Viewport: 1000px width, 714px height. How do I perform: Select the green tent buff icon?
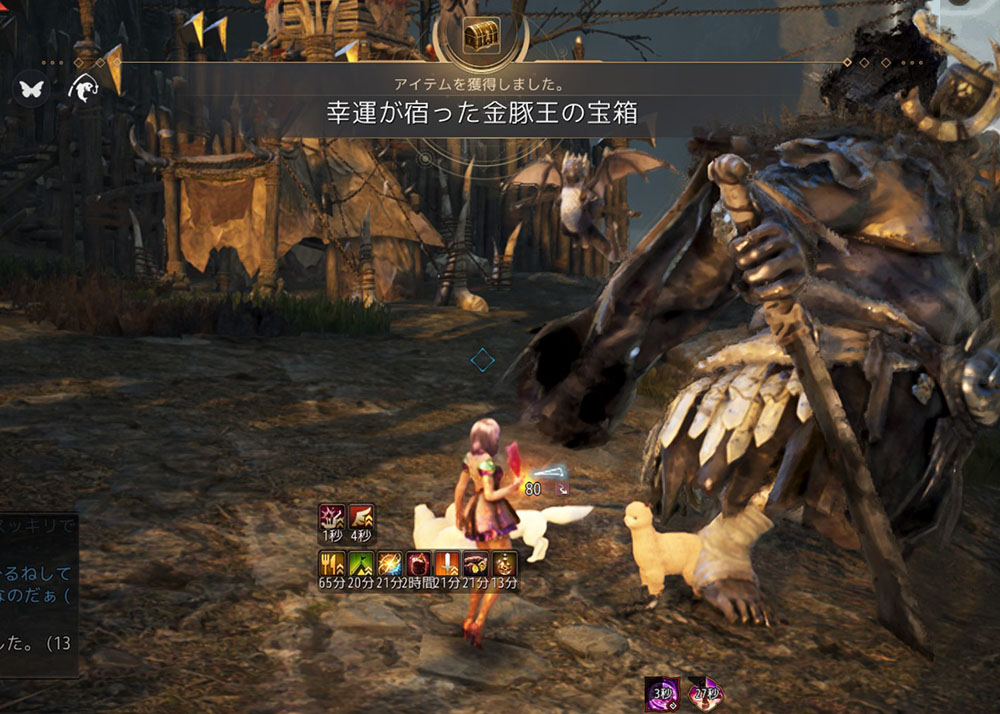pos(361,563)
